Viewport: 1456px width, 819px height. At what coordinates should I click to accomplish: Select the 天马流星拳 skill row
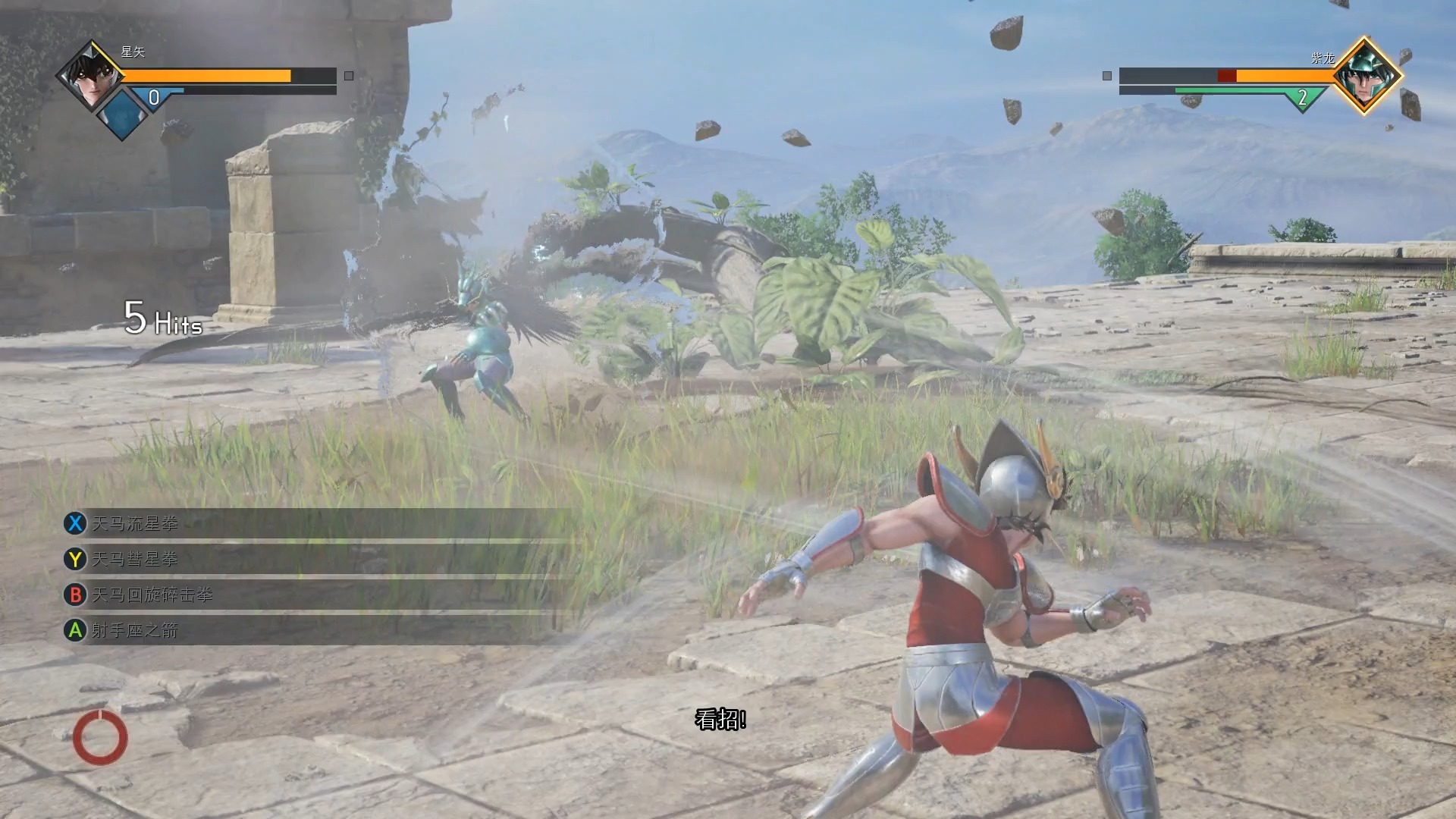click(135, 523)
